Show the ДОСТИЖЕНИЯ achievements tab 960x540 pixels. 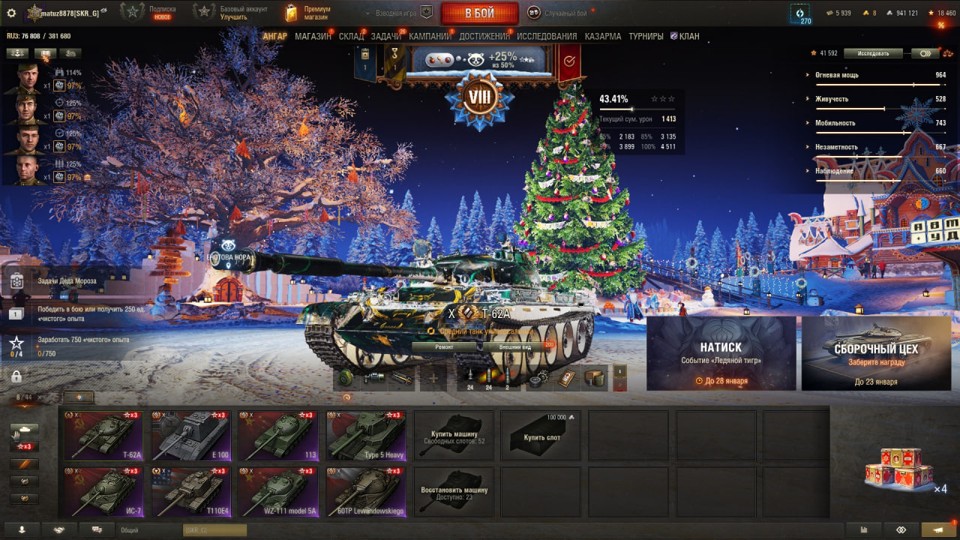point(485,37)
